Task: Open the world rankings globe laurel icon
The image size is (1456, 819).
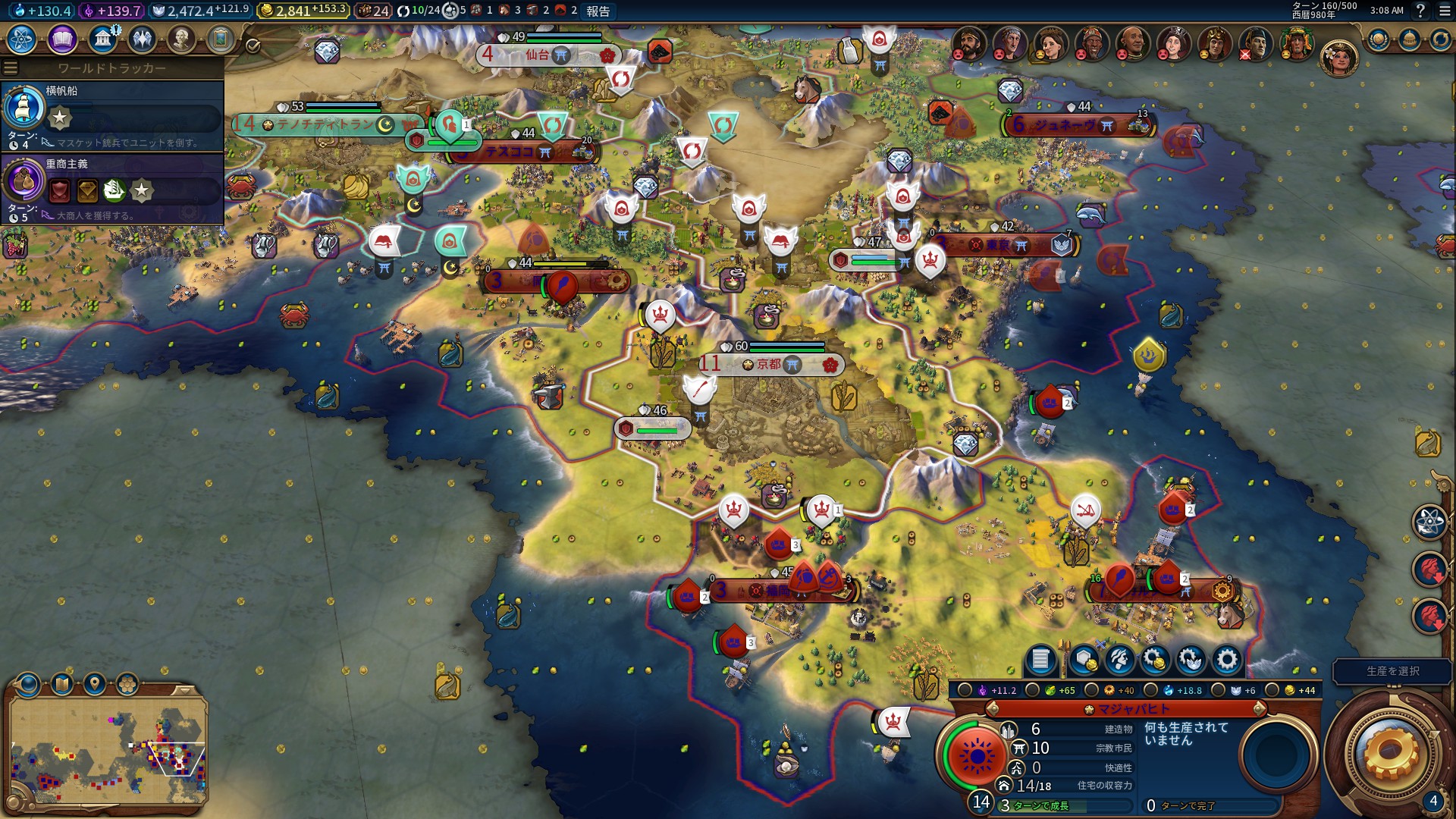Action: click(1378, 39)
